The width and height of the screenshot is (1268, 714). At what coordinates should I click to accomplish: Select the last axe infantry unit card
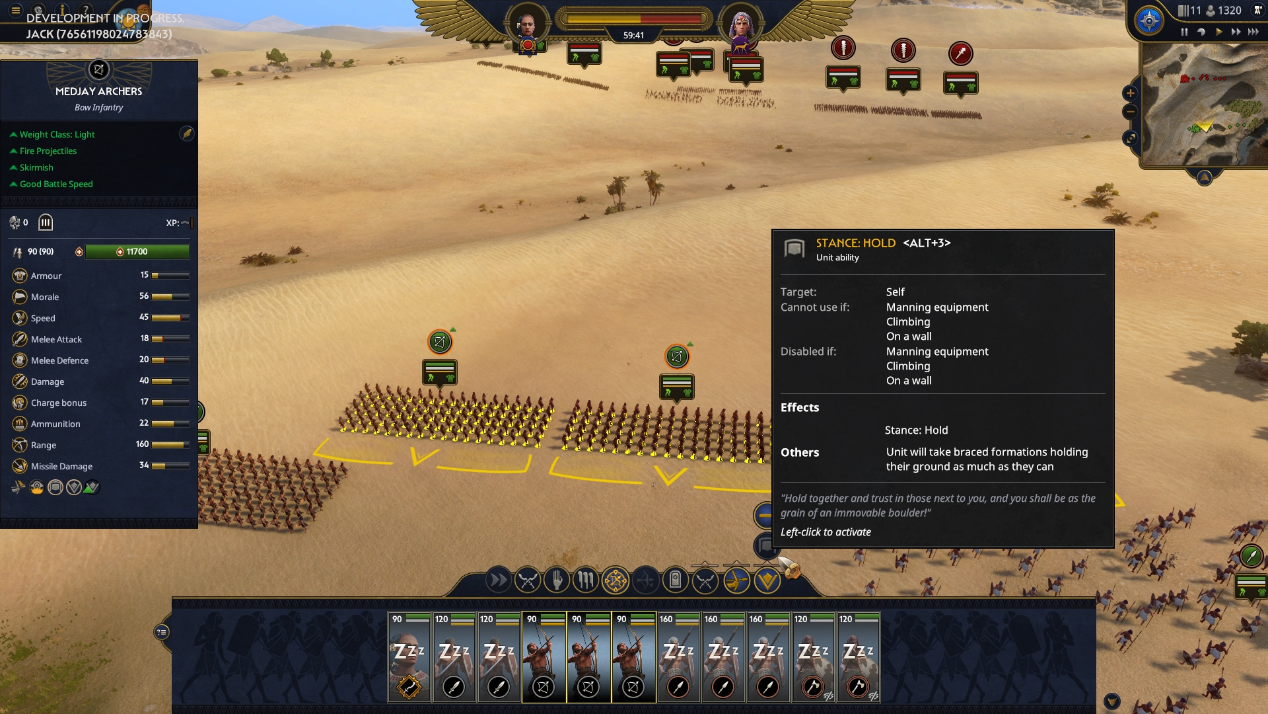[858, 658]
